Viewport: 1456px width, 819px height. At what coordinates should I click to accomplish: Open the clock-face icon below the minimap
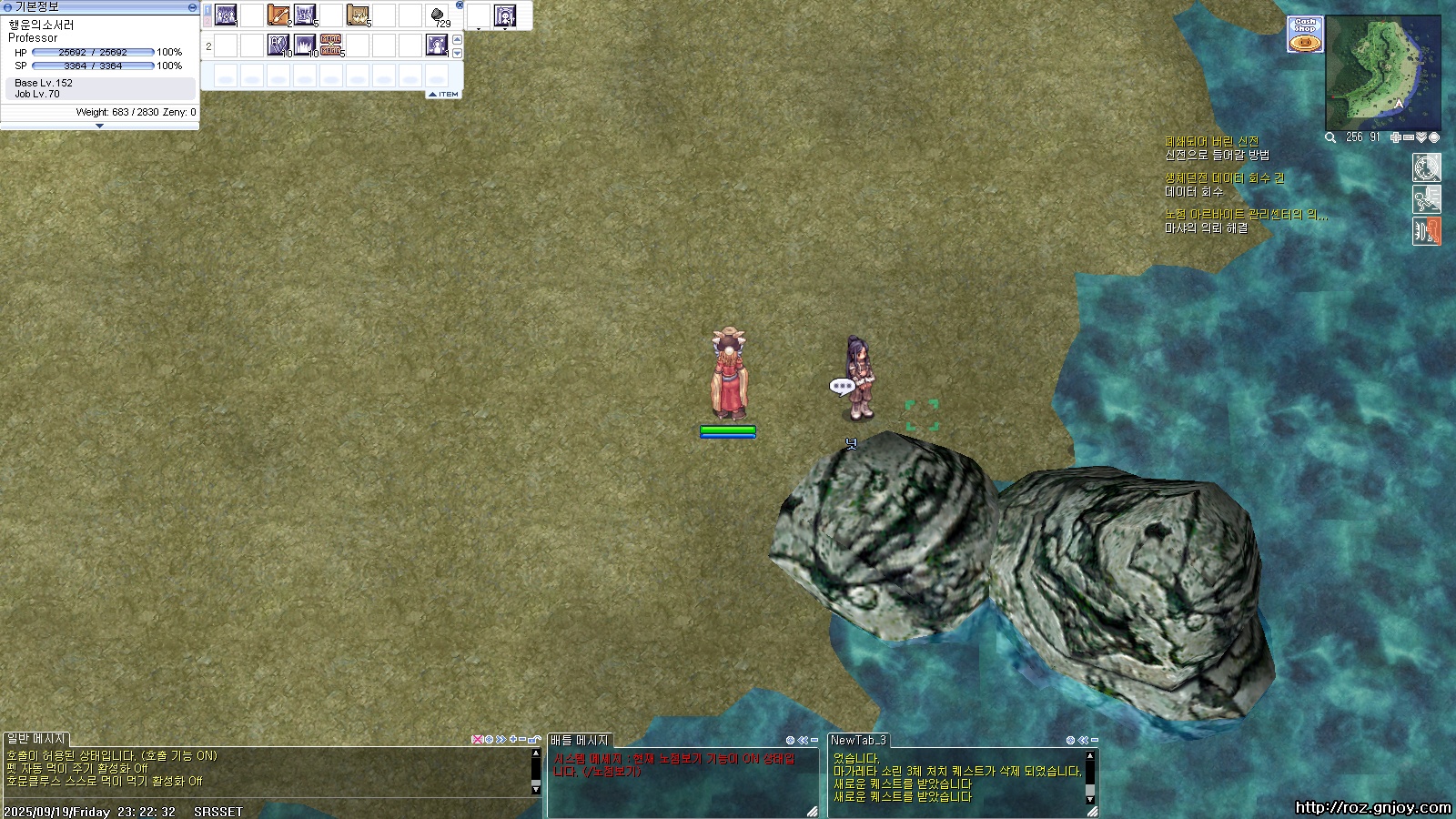coord(1426,167)
